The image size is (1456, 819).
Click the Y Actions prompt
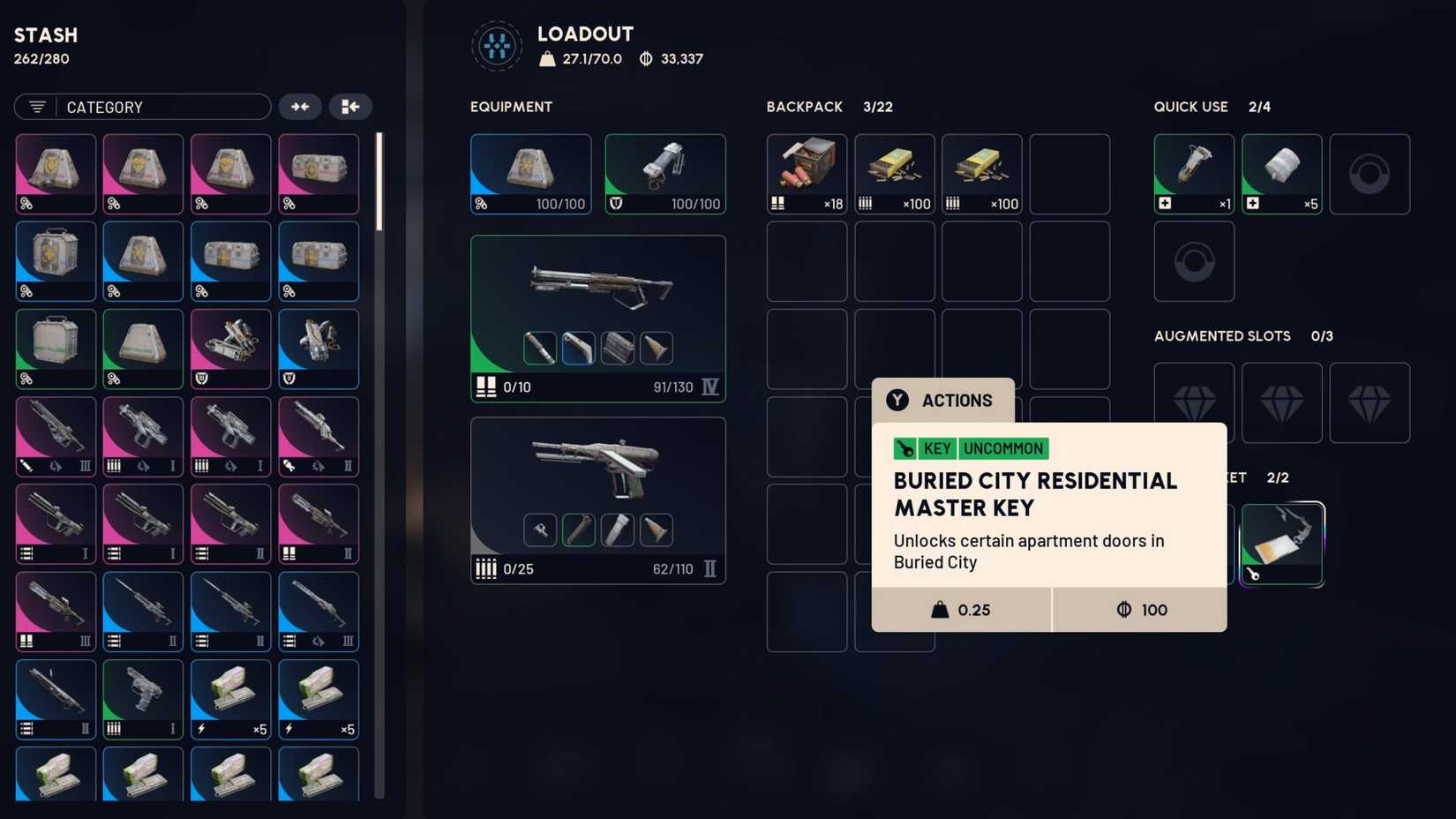pos(942,400)
